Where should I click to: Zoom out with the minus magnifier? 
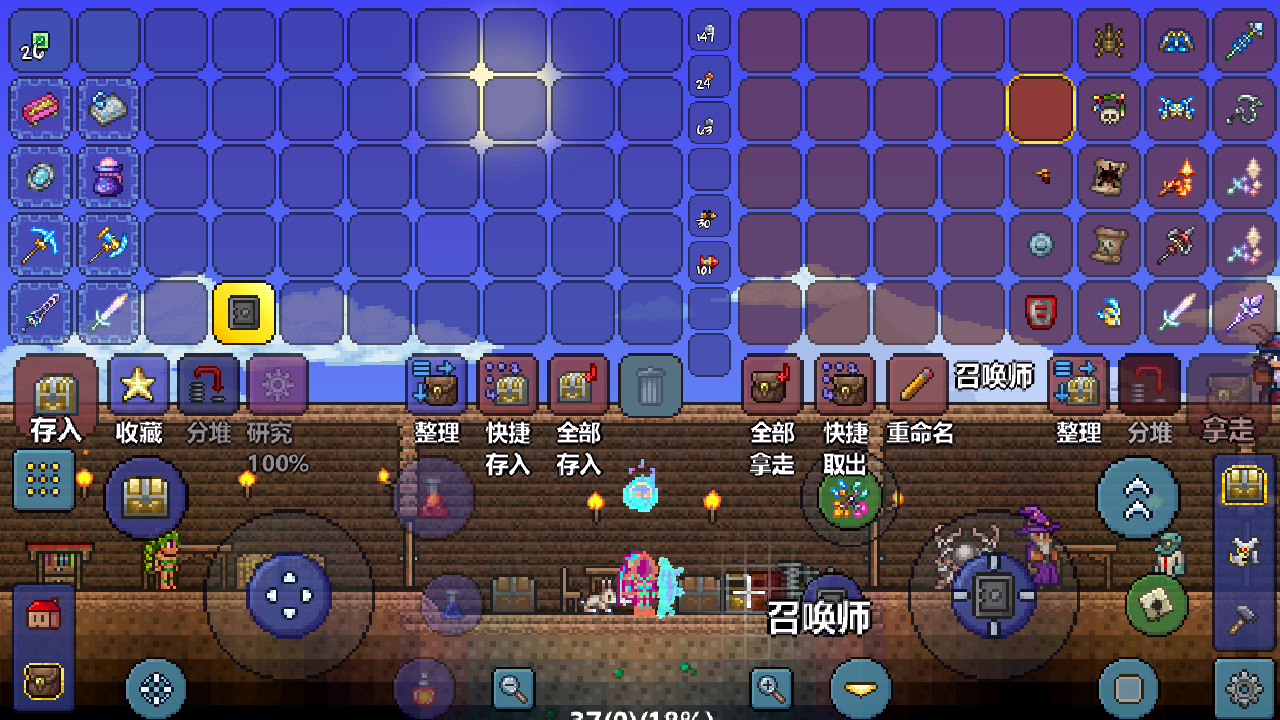click(x=514, y=687)
